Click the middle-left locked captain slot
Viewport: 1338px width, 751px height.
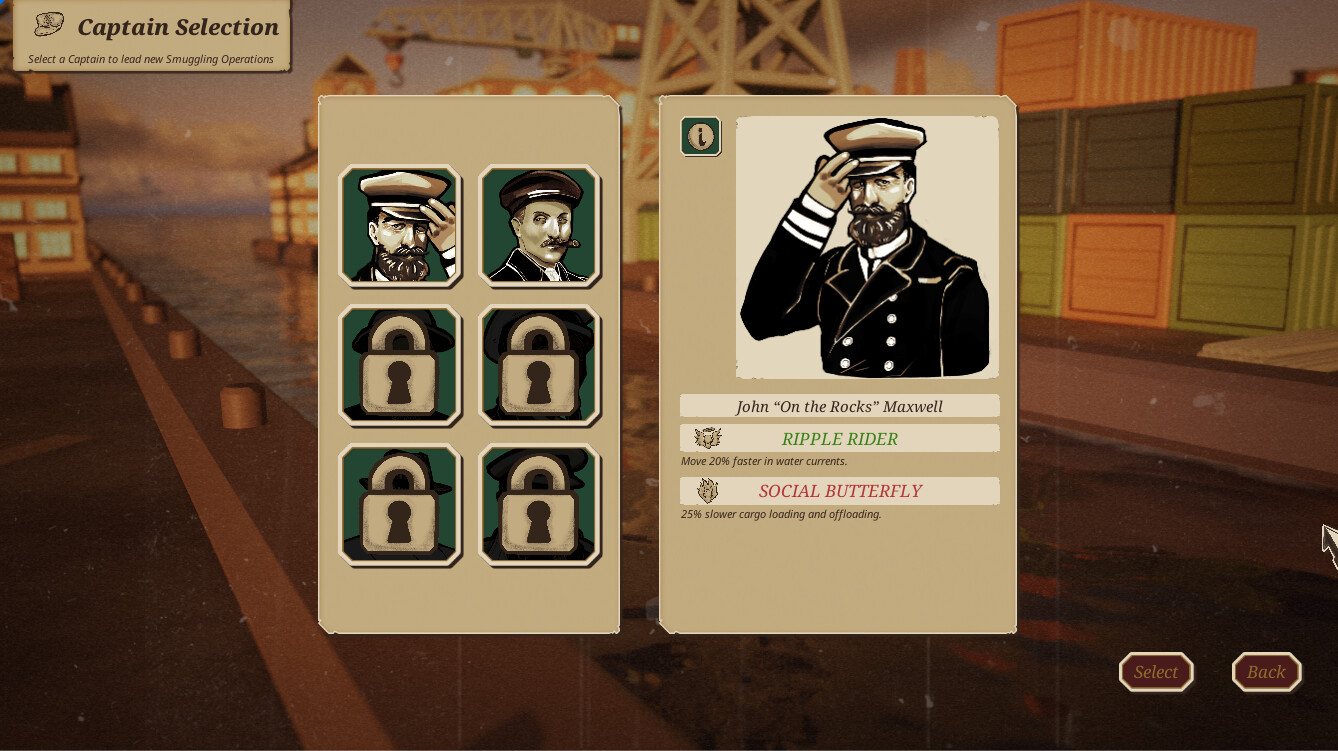(x=399, y=366)
